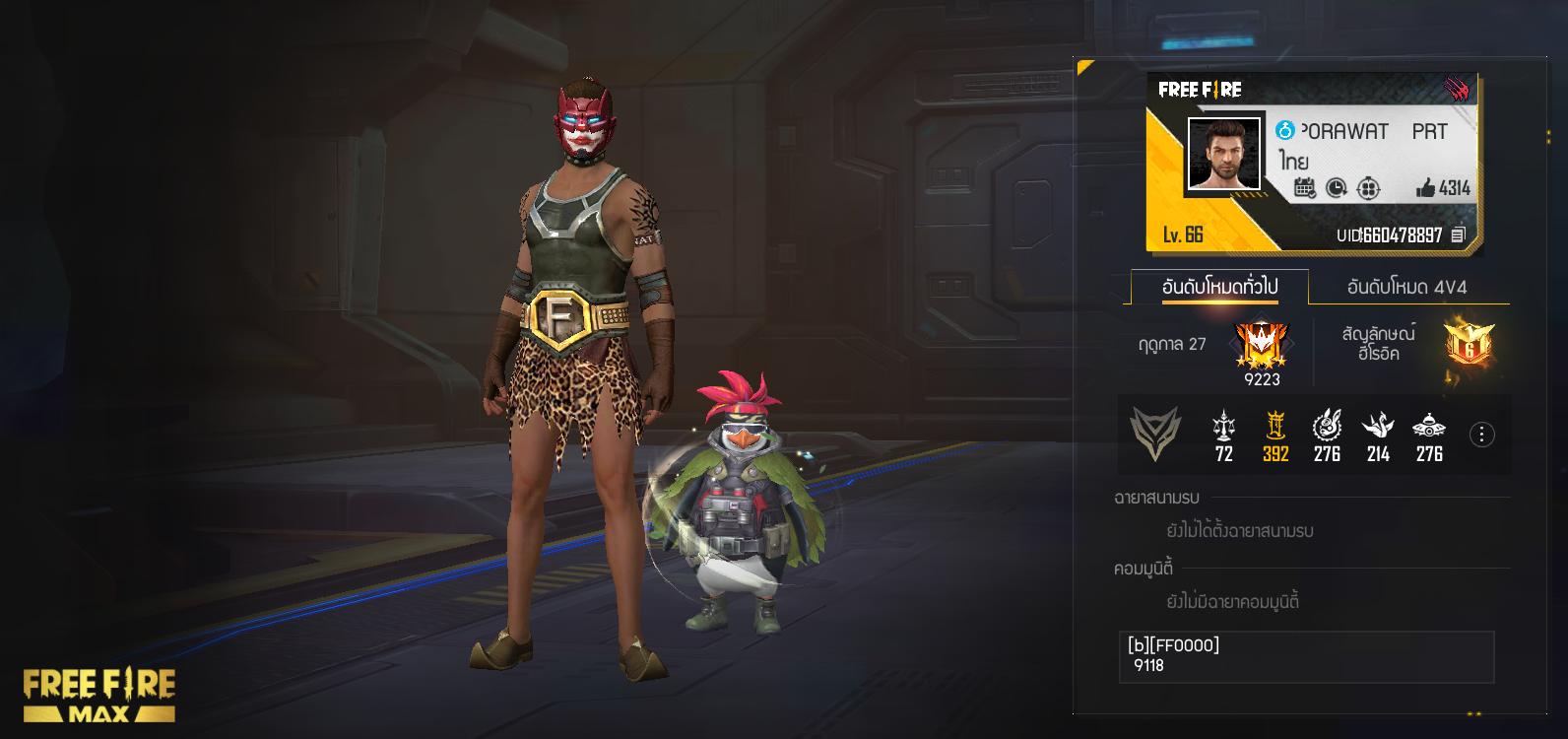Image resolution: width=1568 pixels, height=739 pixels.
Task: Click the crosshair icon on the profile card
Action: (1368, 187)
